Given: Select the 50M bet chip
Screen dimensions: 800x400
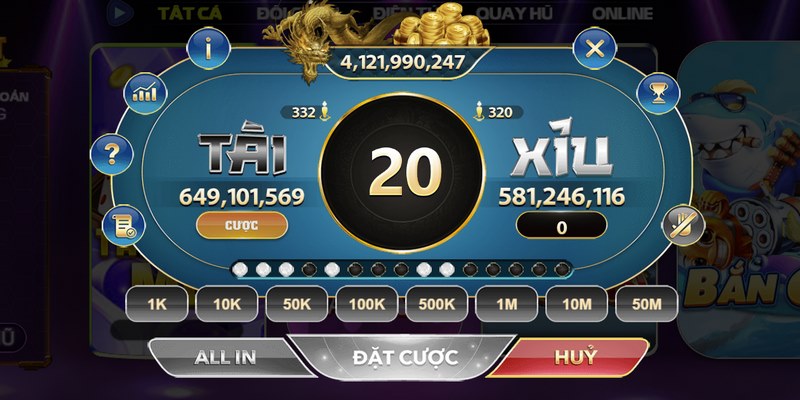Looking at the screenshot, I should (x=646, y=302).
